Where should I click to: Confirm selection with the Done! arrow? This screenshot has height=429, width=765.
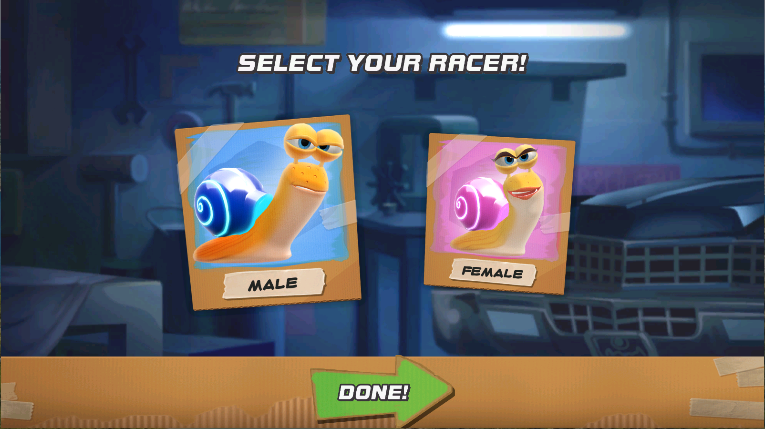380,391
